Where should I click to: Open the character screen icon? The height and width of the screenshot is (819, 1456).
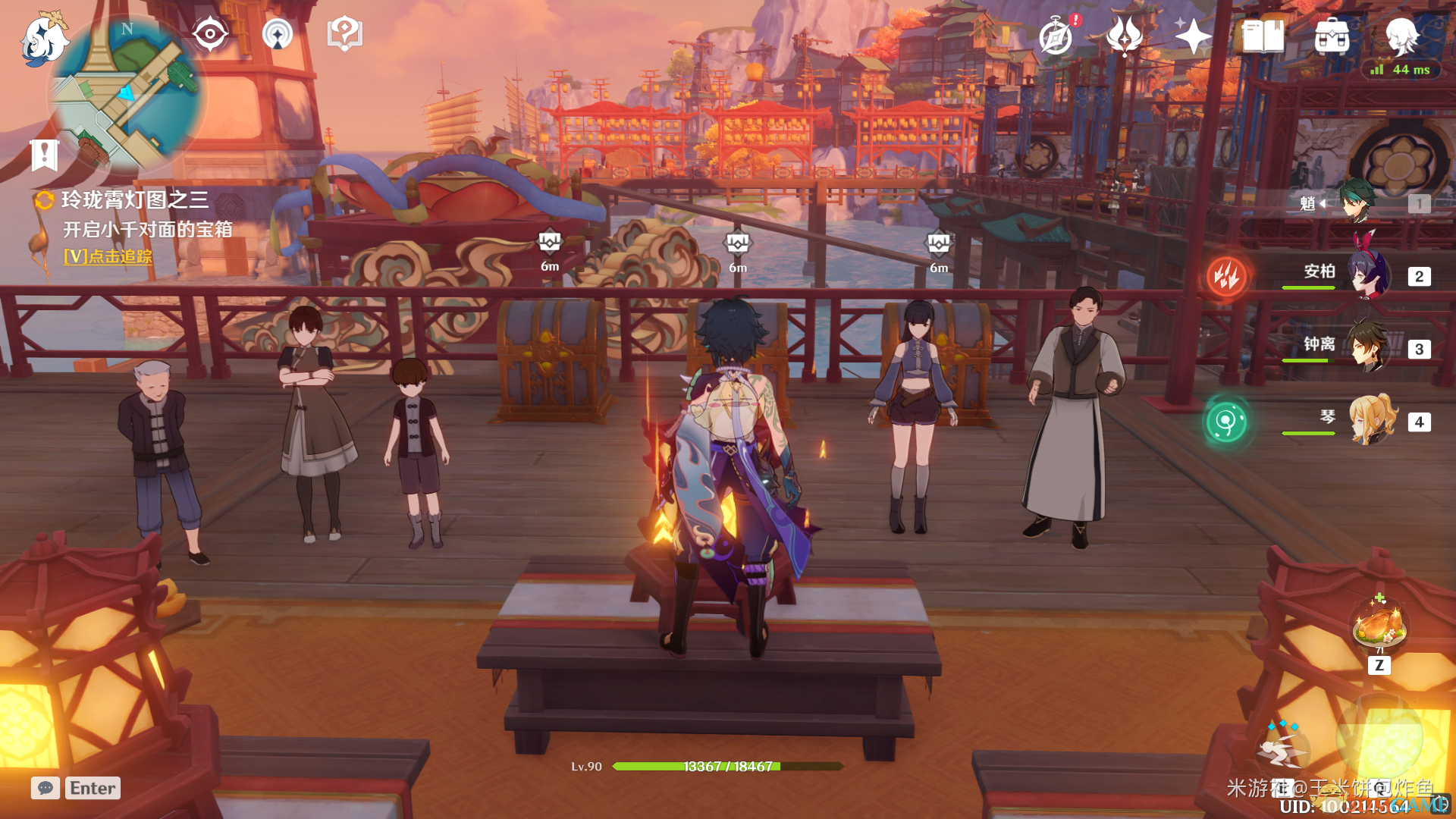1401,36
